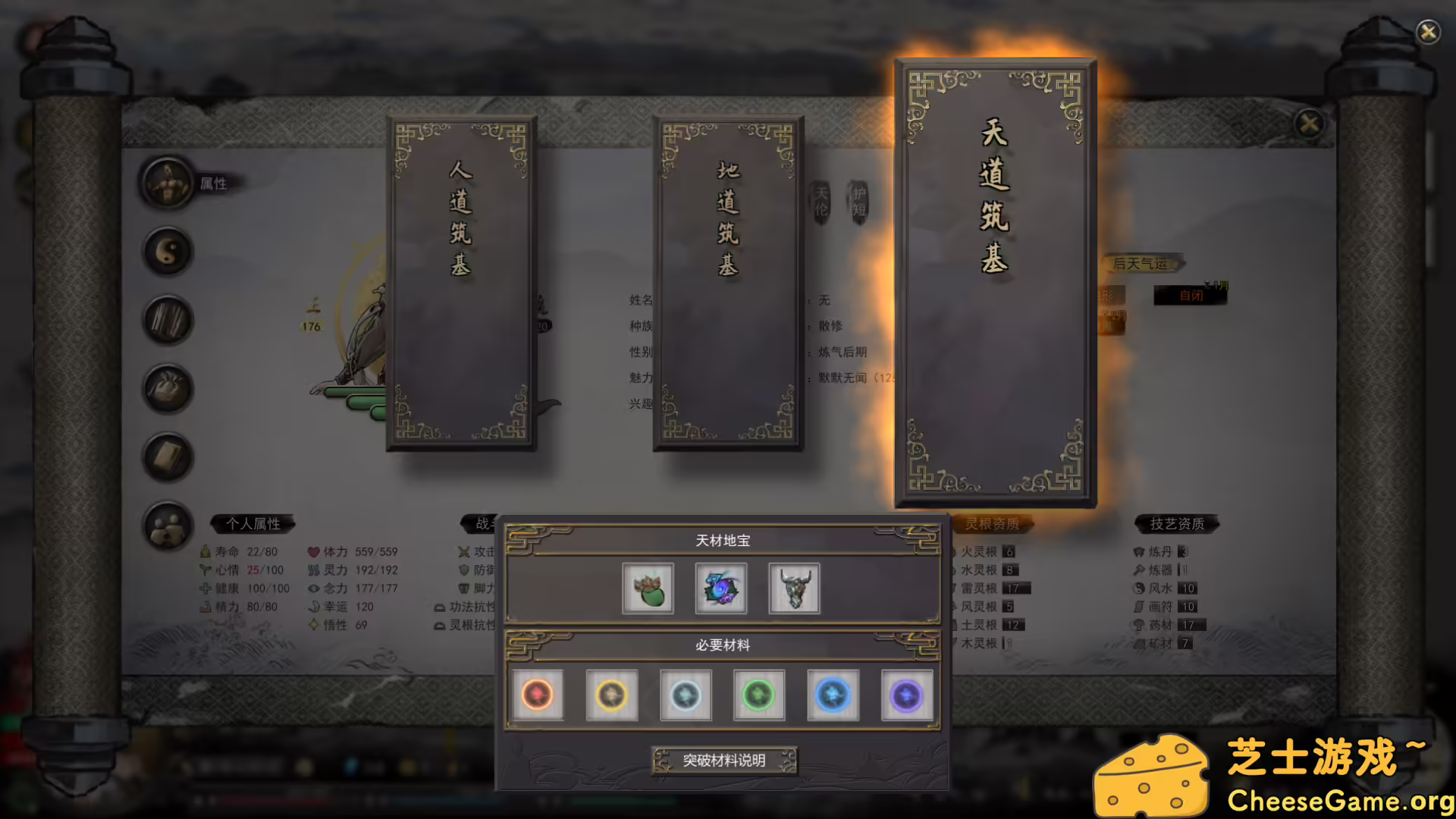The image size is (1456, 819).
Task: Select the glowing 天道筑基 tablet
Action: pos(995,281)
